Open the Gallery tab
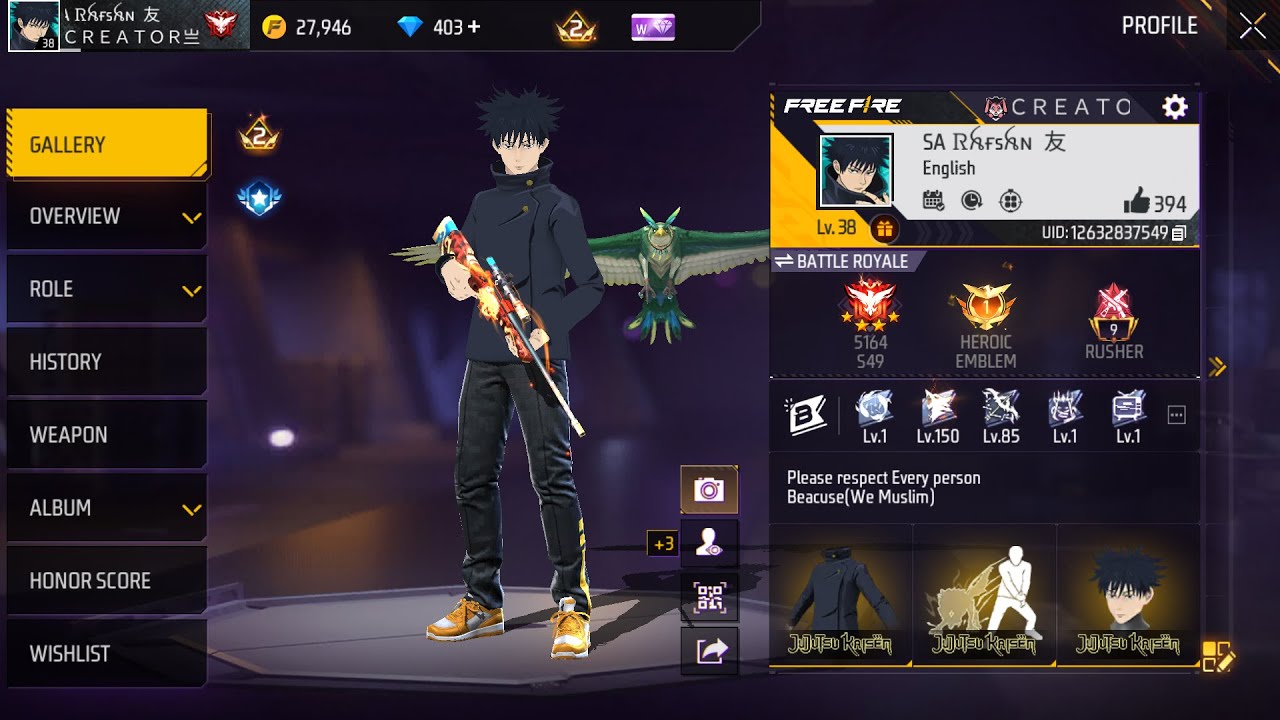 coord(107,145)
